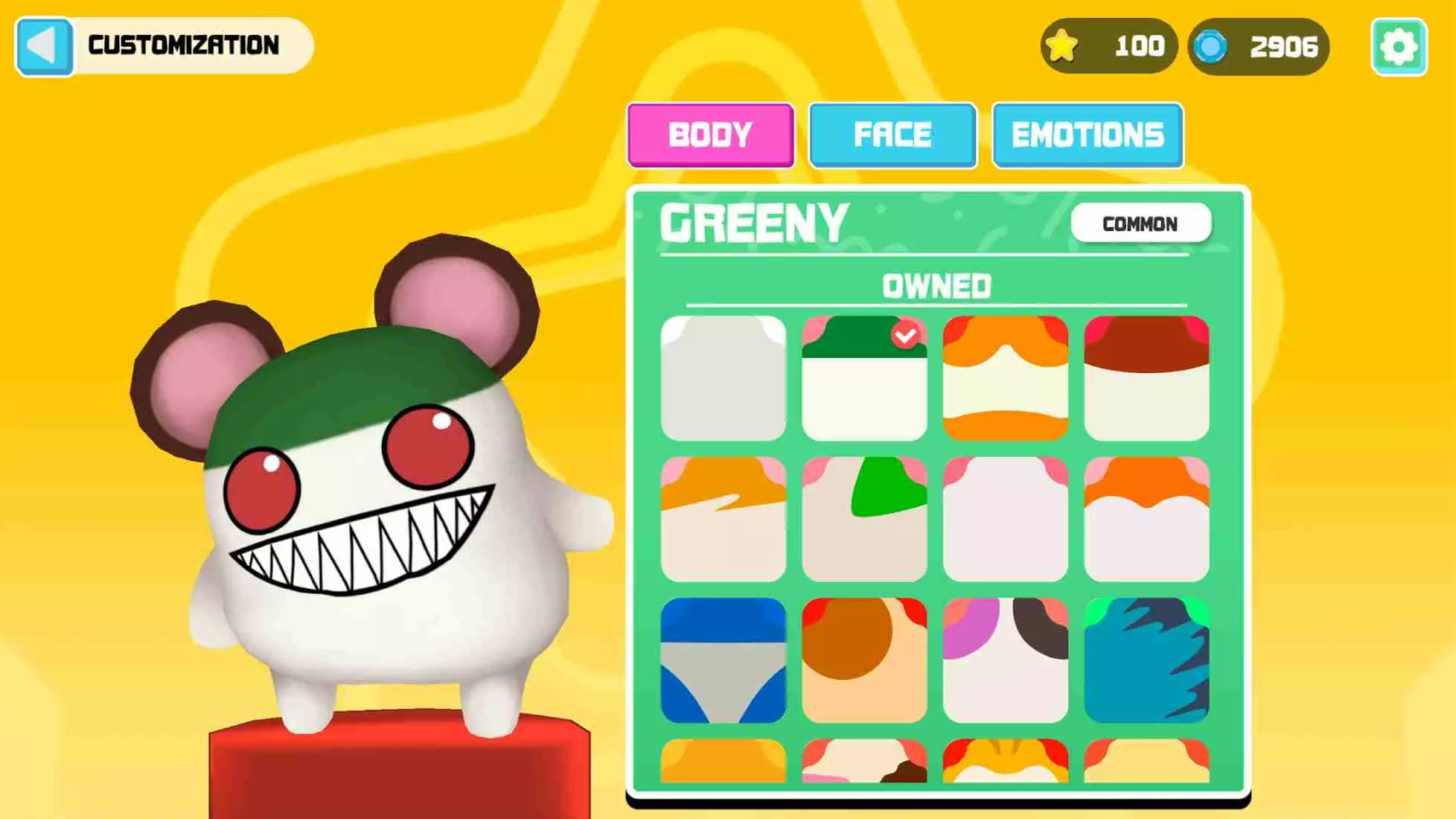The height and width of the screenshot is (819, 1456).
Task: Switch to the FACE tab
Action: 893,135
